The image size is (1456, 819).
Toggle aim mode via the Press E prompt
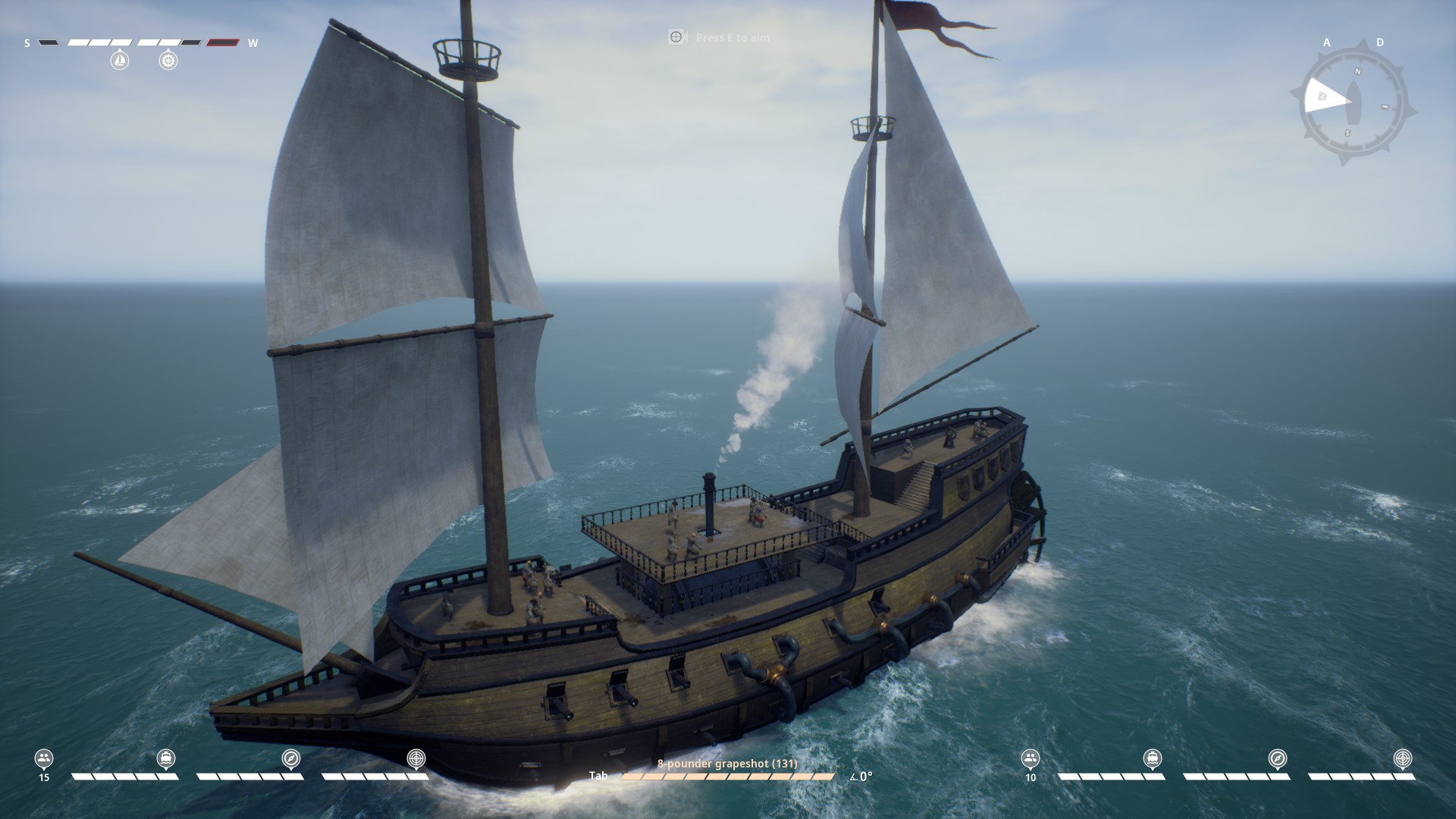717,37
